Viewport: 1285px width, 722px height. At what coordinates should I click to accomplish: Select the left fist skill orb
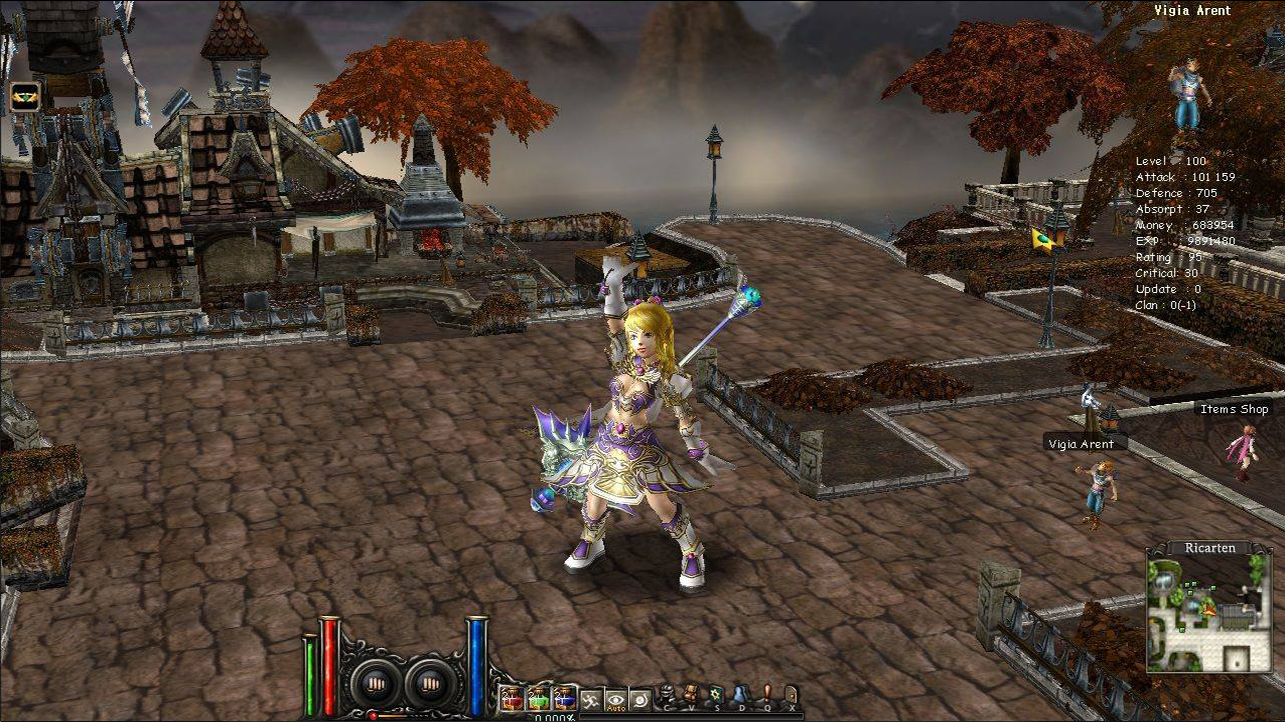tap(376, 684)
